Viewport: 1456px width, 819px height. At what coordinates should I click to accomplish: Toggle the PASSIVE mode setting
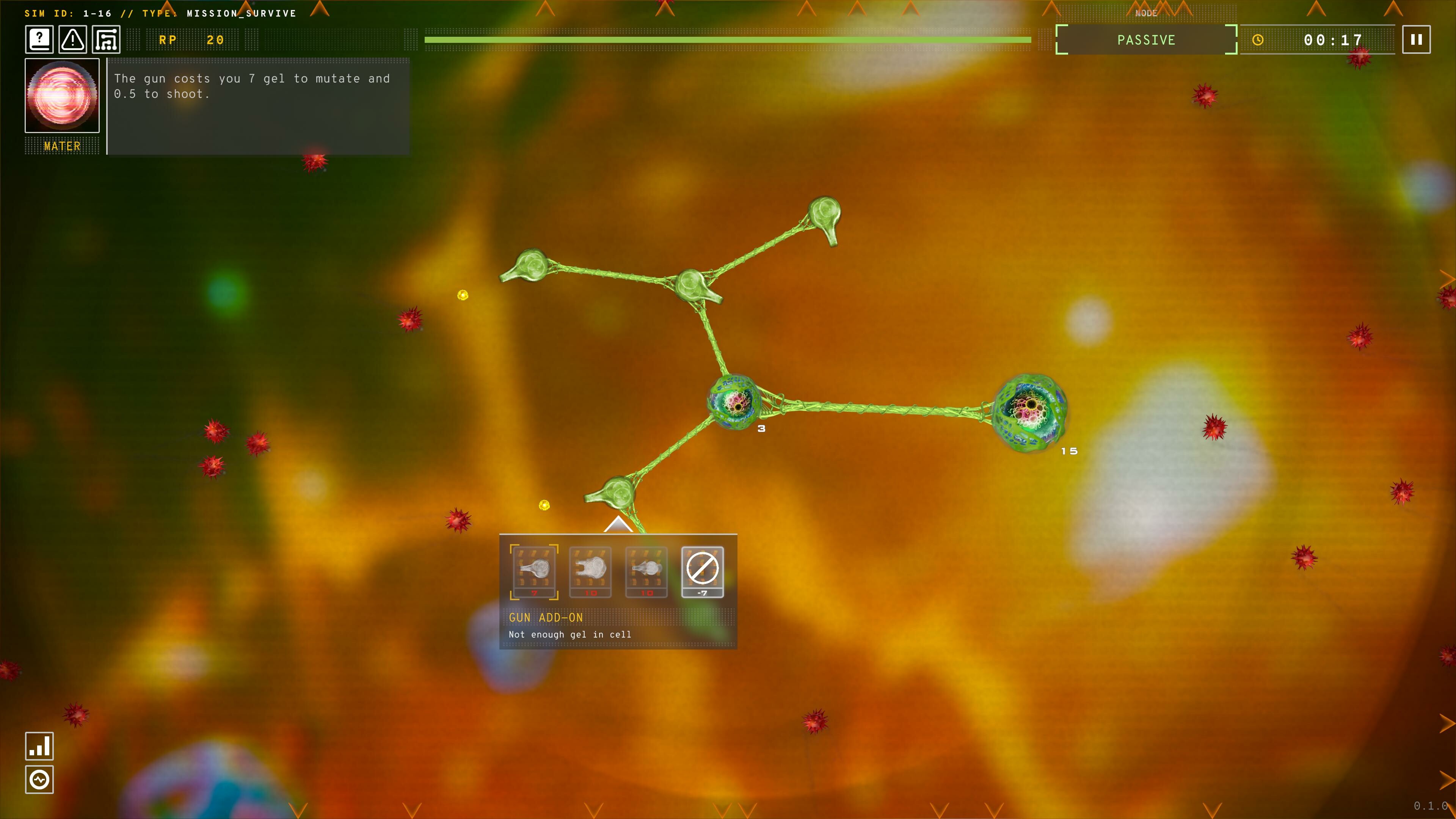(x=1146, y=40)
